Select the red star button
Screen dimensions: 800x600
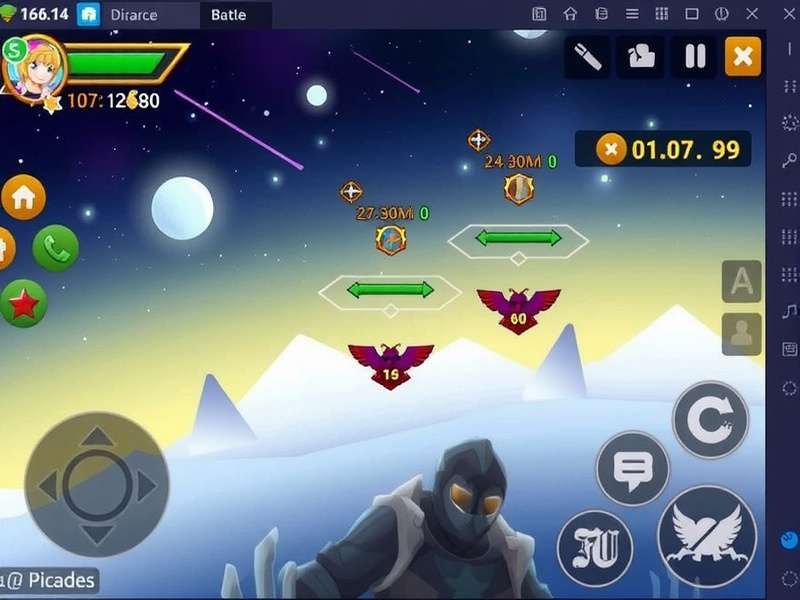click(x=24, y=303)
